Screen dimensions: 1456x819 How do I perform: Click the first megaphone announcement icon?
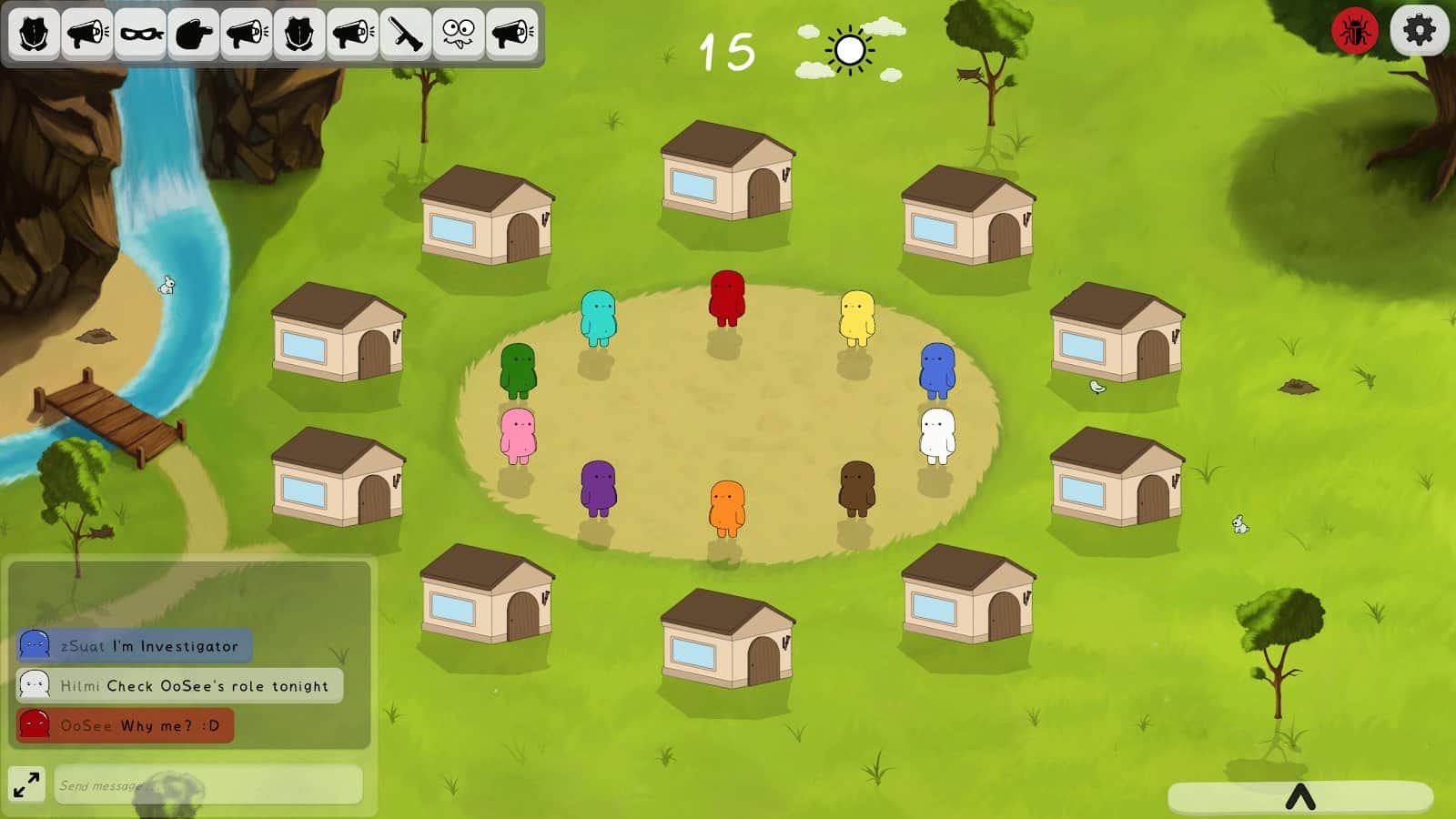(x=86, y=34)
